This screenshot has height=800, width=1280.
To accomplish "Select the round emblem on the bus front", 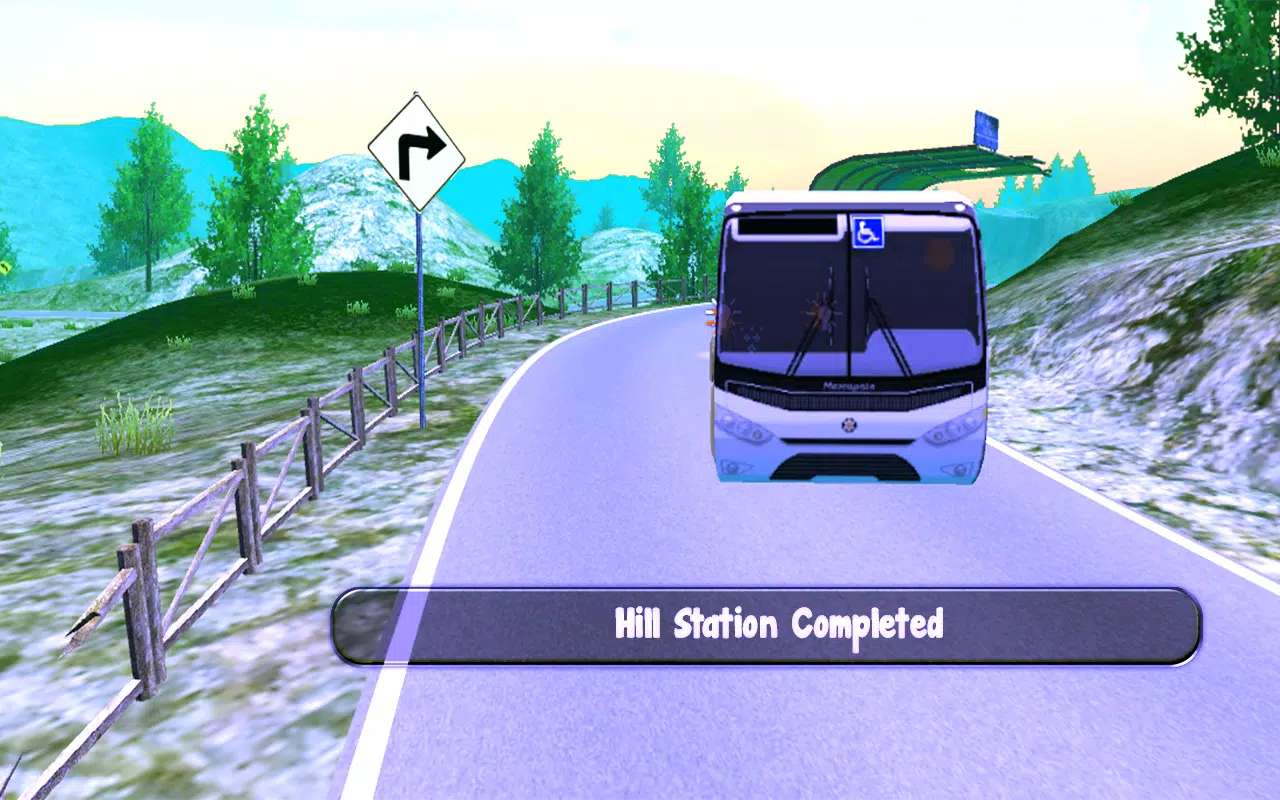I will pyautogui.click(x=850, y=424).
